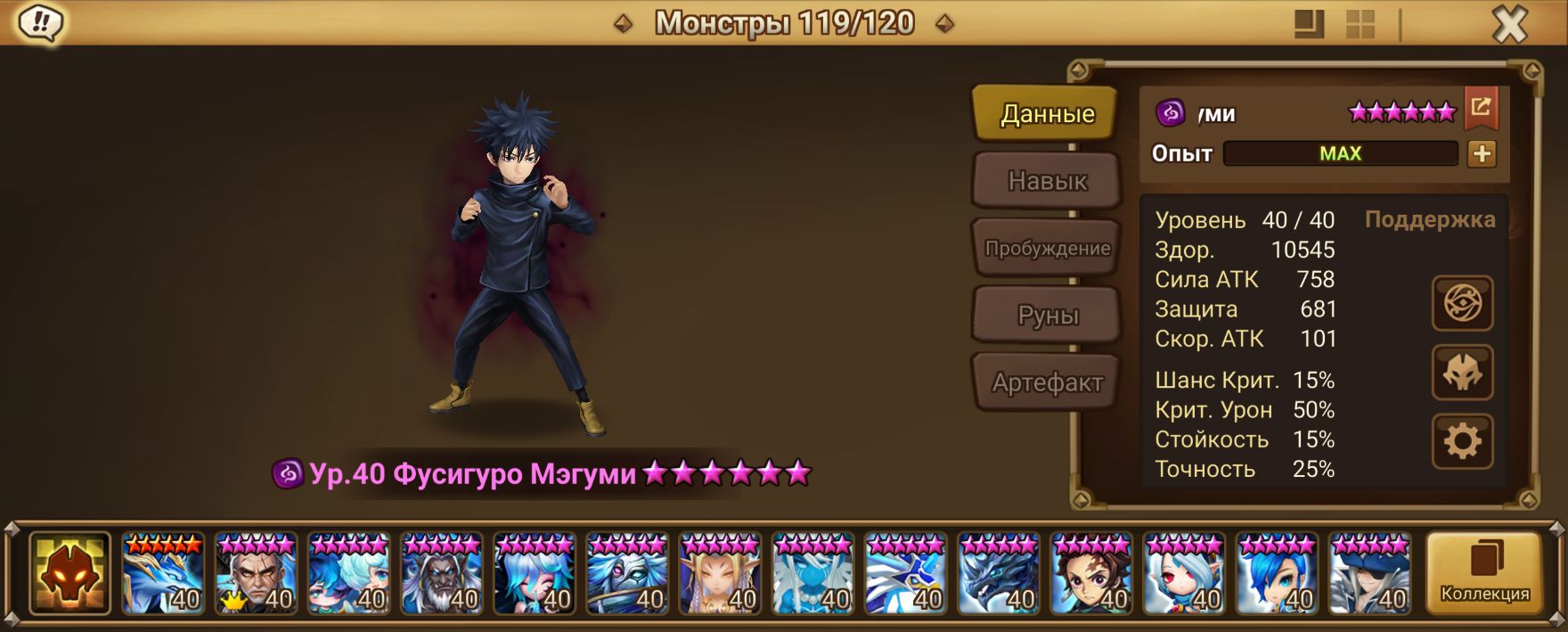Open the Коллекция button

1484,573
